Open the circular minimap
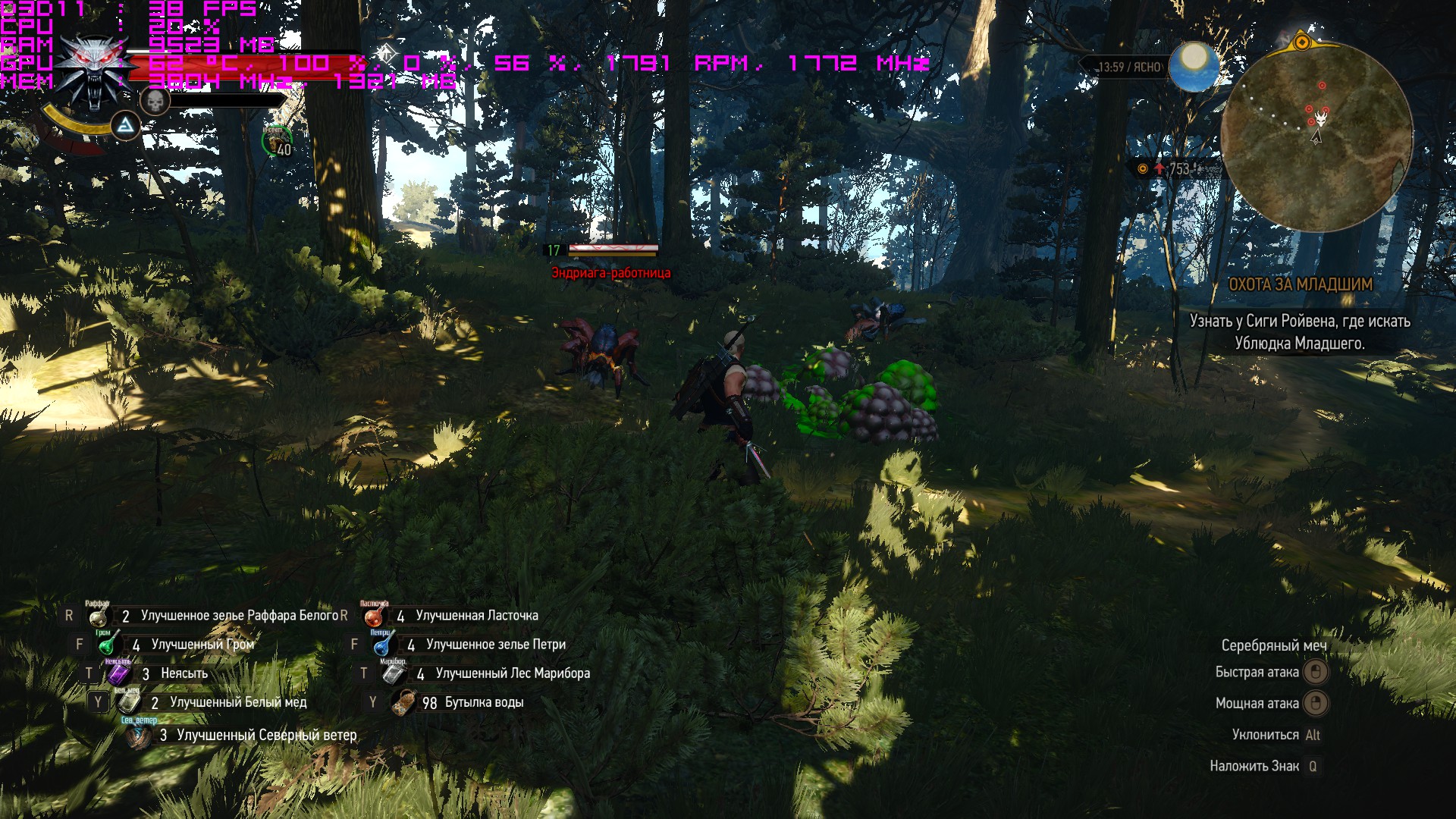This screenshot has height=819, width=1456. point(1317,136)
